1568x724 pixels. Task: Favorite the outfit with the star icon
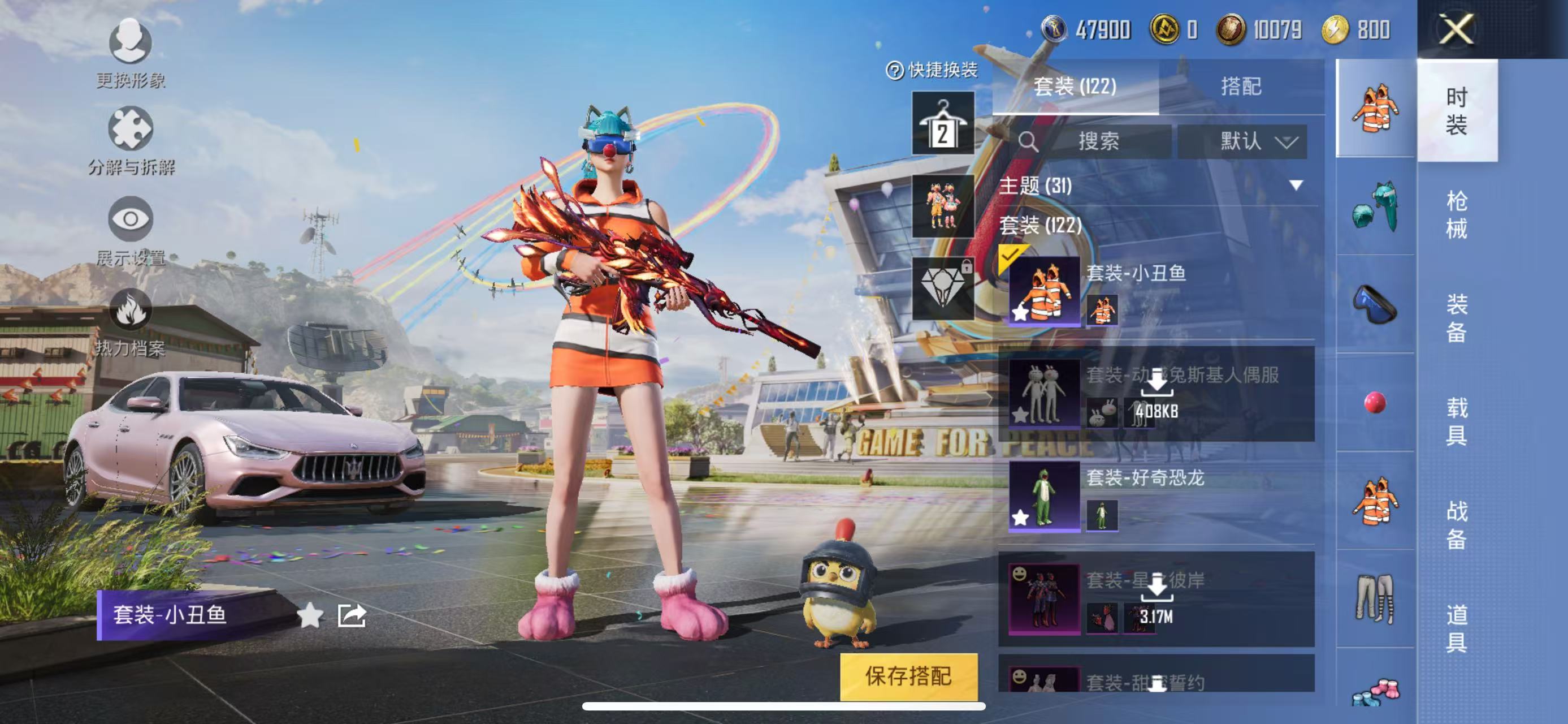tap(310, 615)
